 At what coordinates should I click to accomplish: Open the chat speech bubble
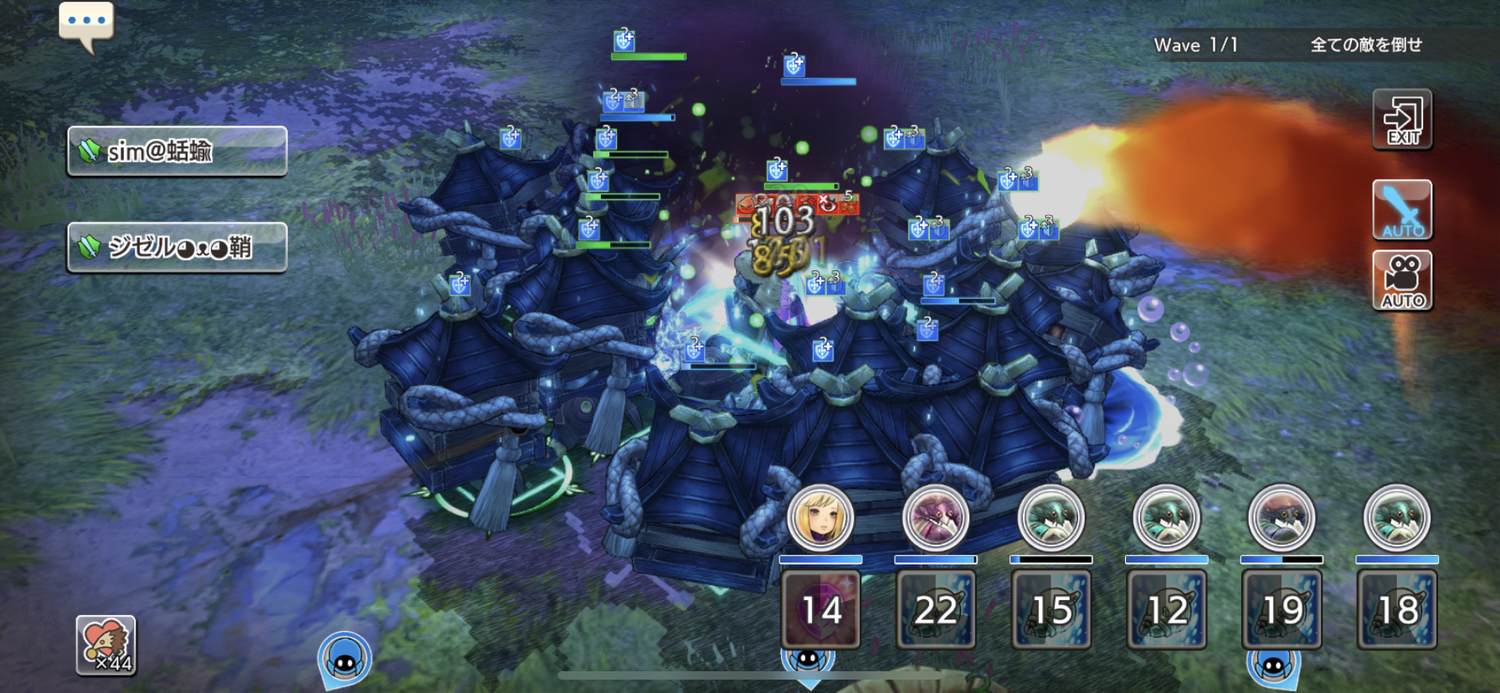pyautogui.click(x=86, y=23)
